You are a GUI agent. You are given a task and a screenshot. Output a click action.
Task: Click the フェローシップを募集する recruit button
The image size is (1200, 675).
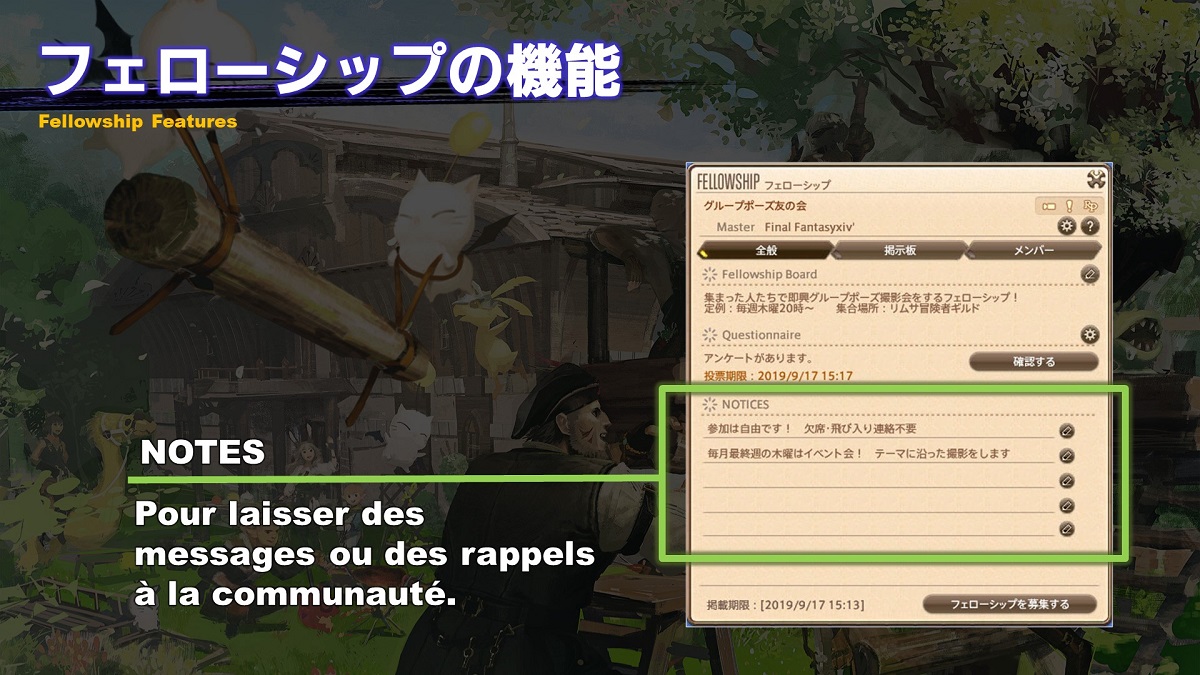pos(1009,604)
